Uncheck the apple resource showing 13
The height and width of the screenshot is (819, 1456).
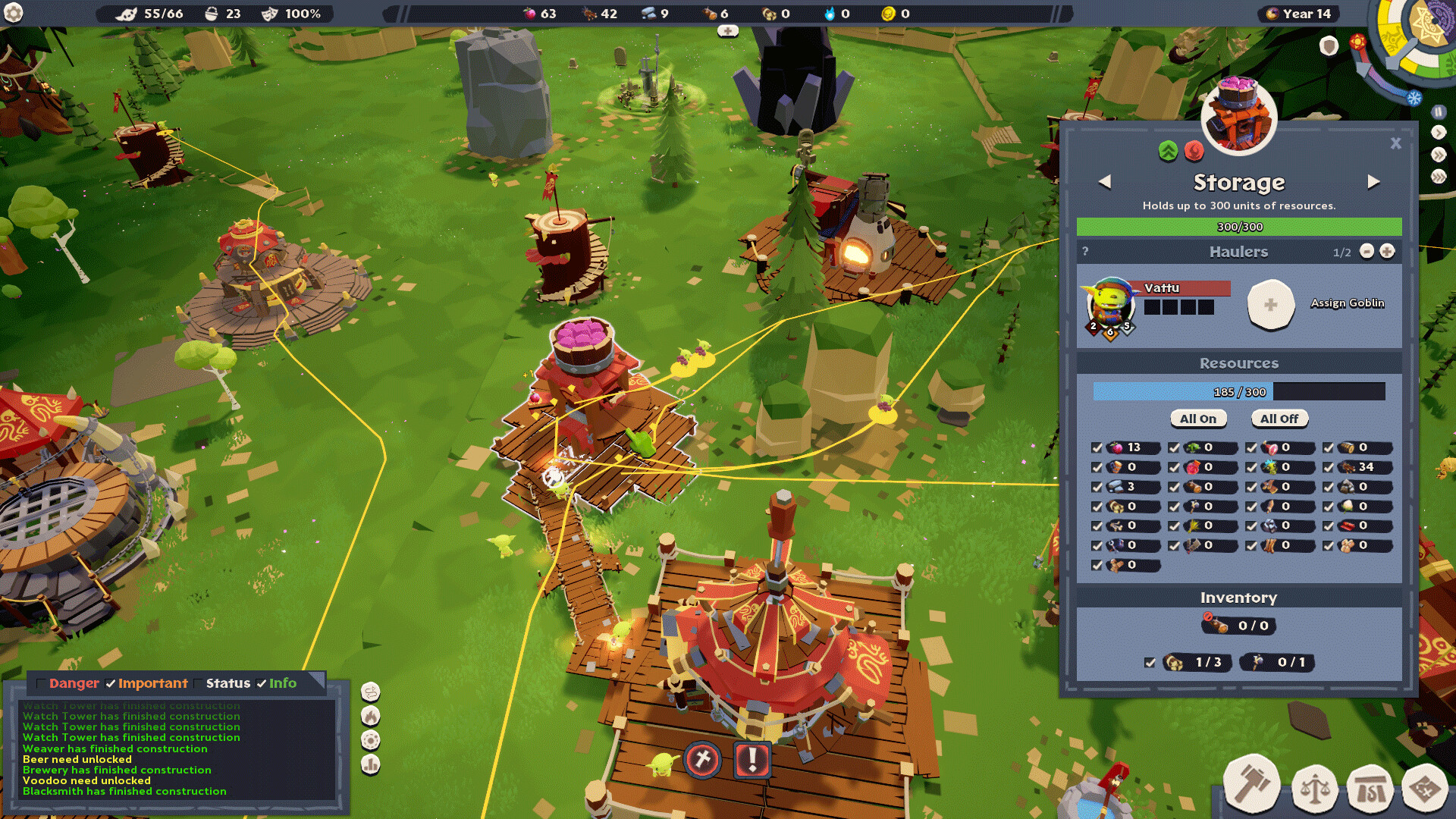[x=1096, y=448]
